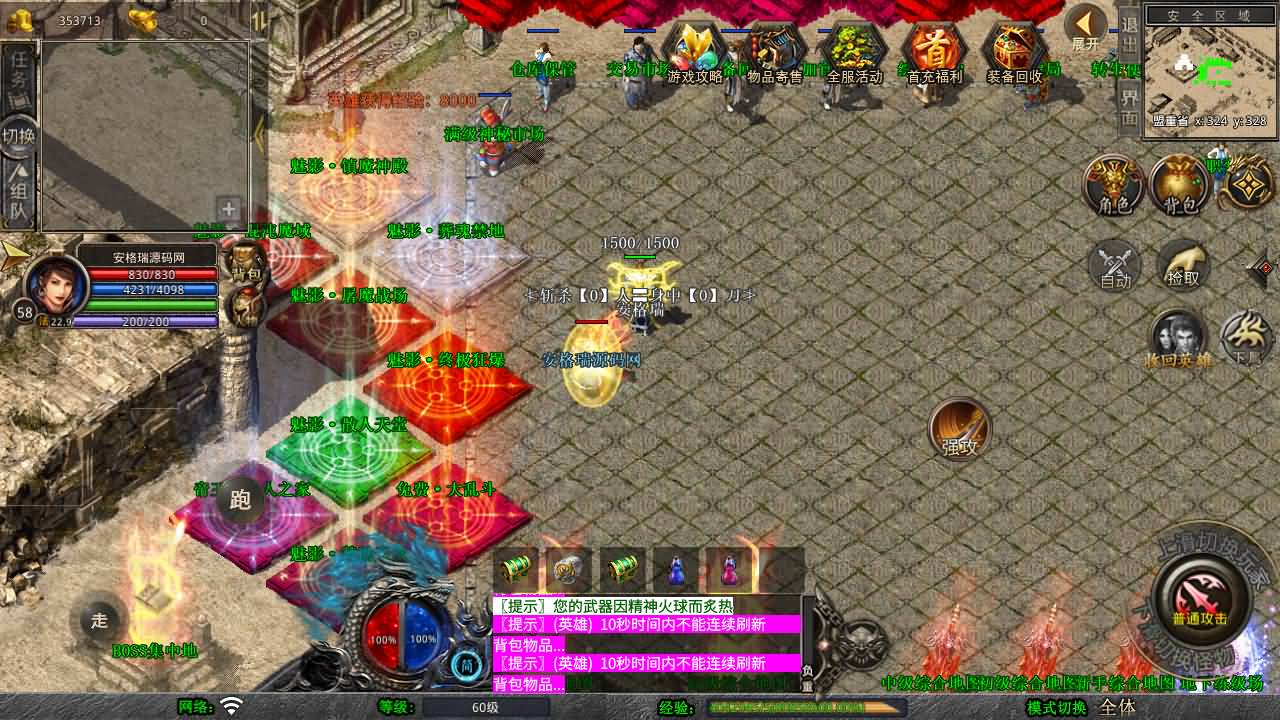Use the pink potion in the hotbar
The image size is (1280, 720).
728,570
